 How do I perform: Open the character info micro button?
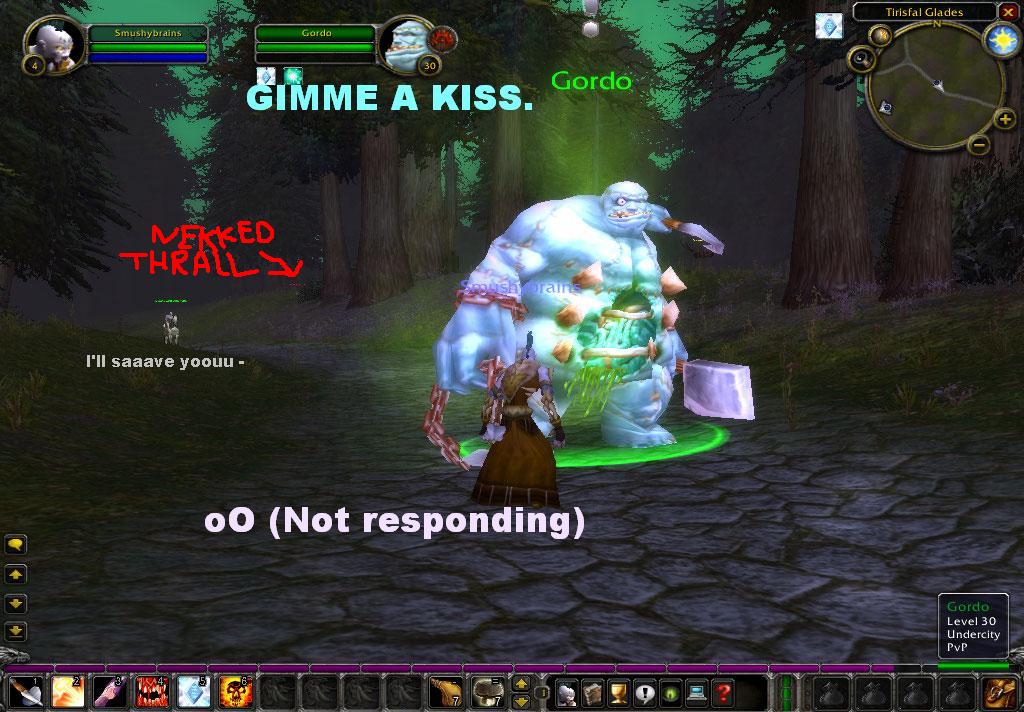[x=567, y=691]
